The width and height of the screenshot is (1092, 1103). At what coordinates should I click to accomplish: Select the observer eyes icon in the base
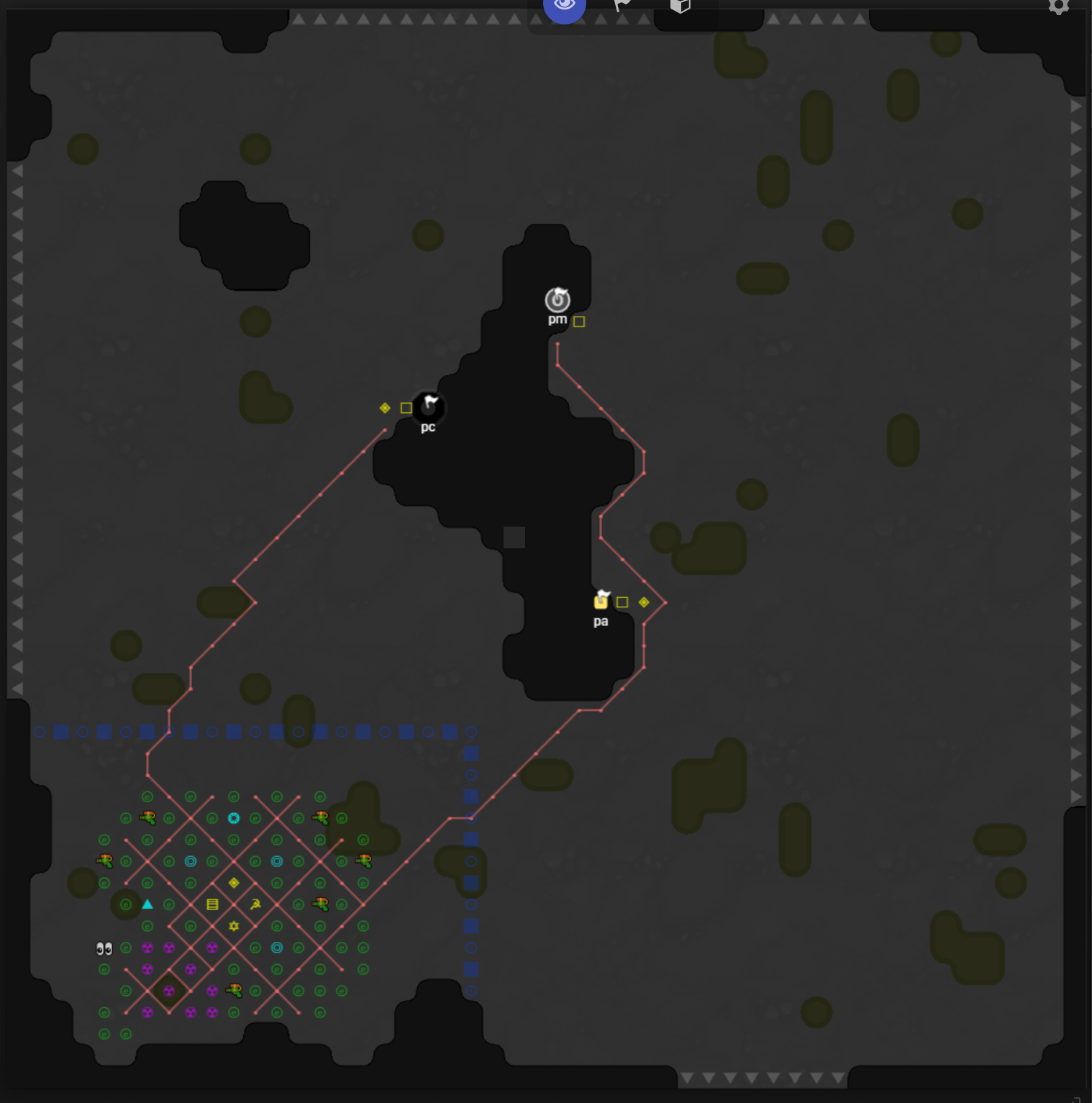[103, 948]
